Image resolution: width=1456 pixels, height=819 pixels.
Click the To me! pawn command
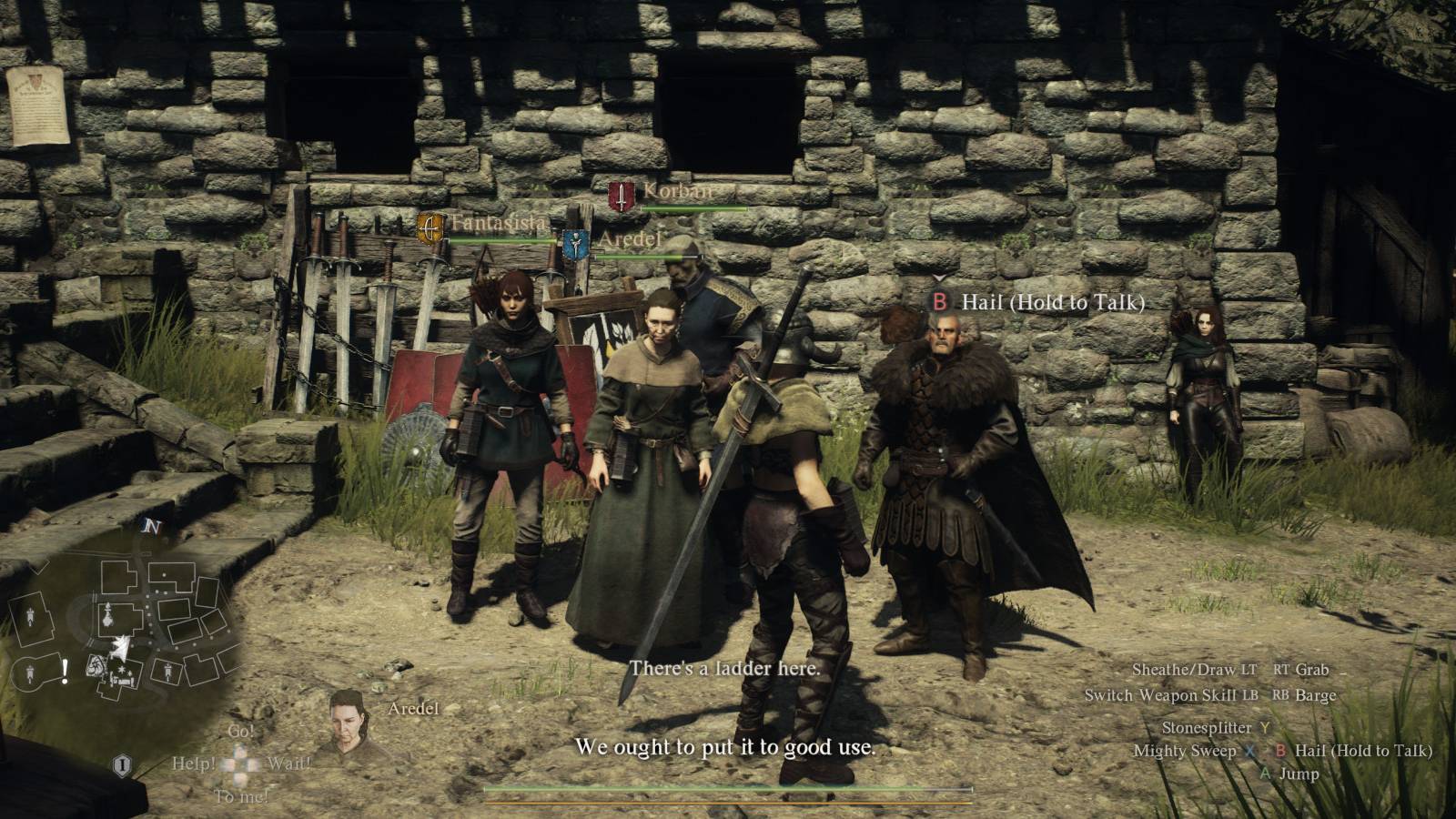tap(242, 795)
